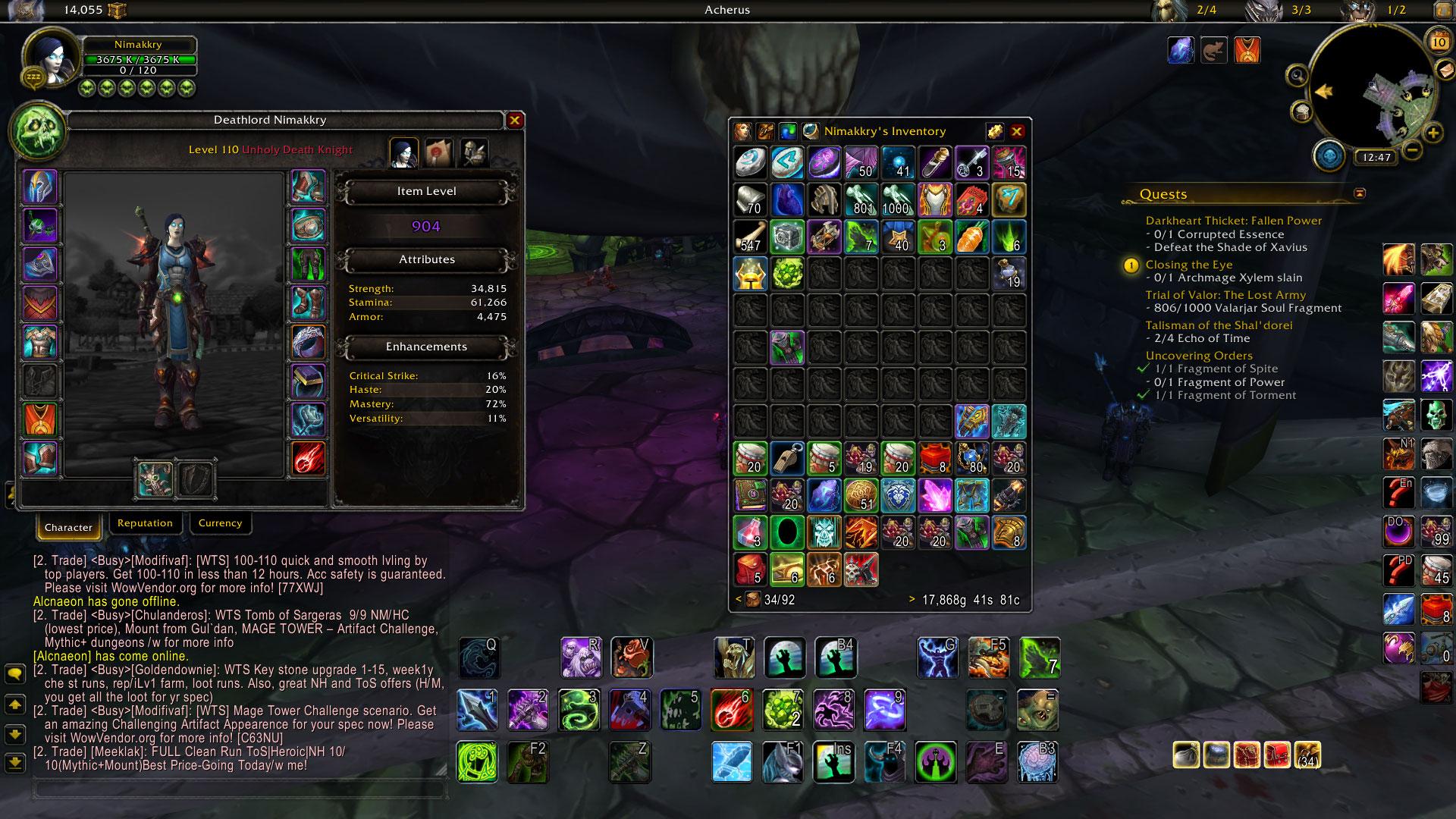
Task: Activate the green skull swirl ability on key 3
Action: point(578,710)
